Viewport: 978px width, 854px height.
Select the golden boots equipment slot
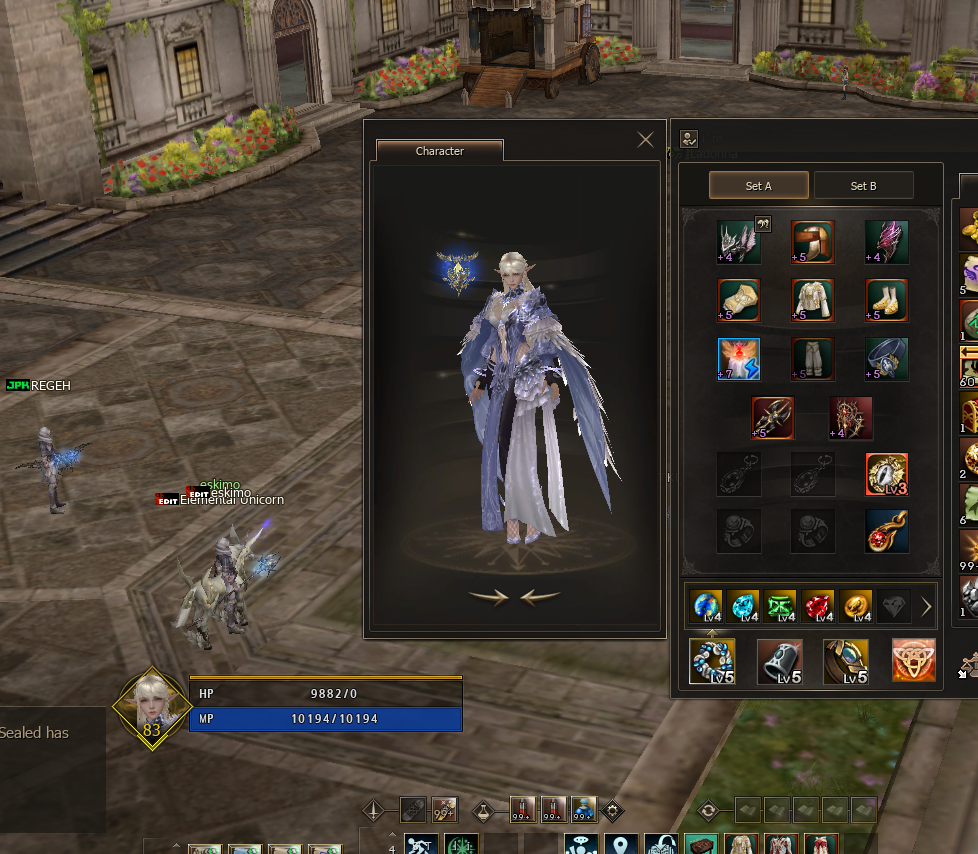[887, 300]
